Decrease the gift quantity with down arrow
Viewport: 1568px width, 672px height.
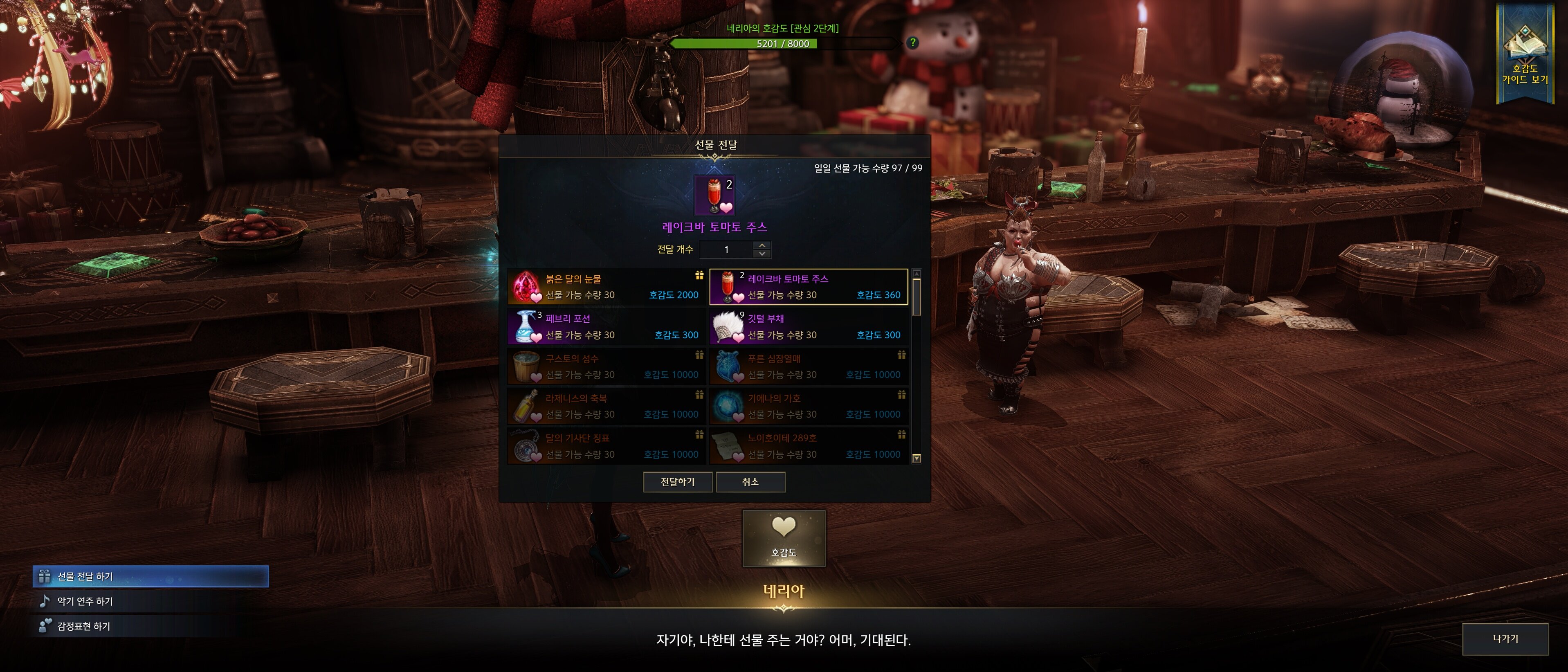point(762,254)
